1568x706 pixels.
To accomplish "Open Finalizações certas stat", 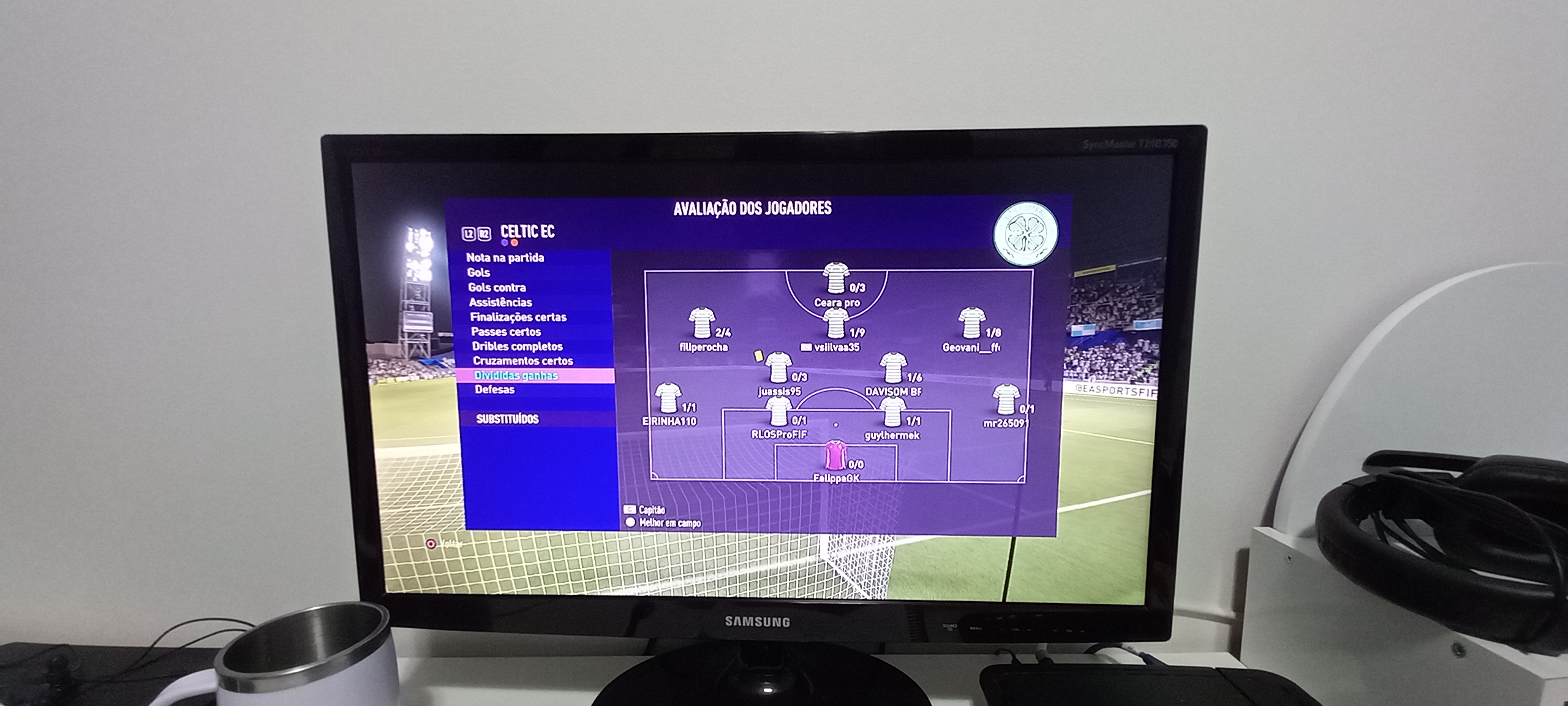I will [x=518, y=317].
